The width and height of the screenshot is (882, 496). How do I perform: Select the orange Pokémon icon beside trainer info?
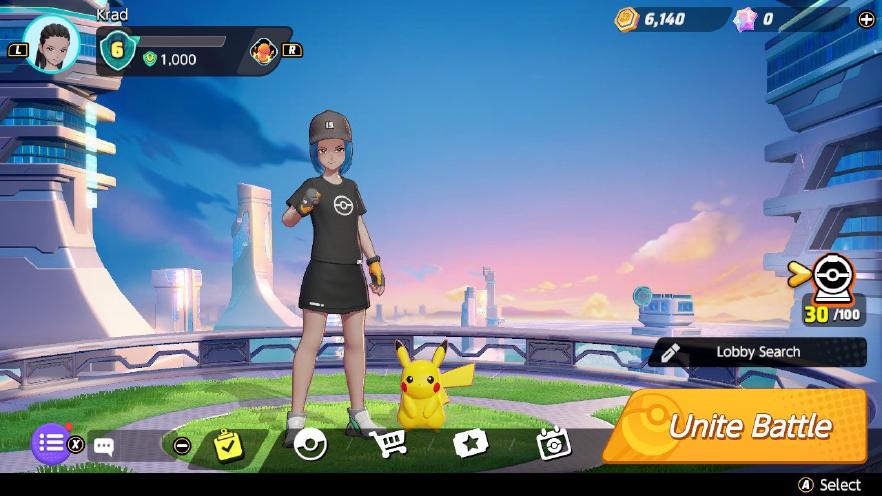264,50
